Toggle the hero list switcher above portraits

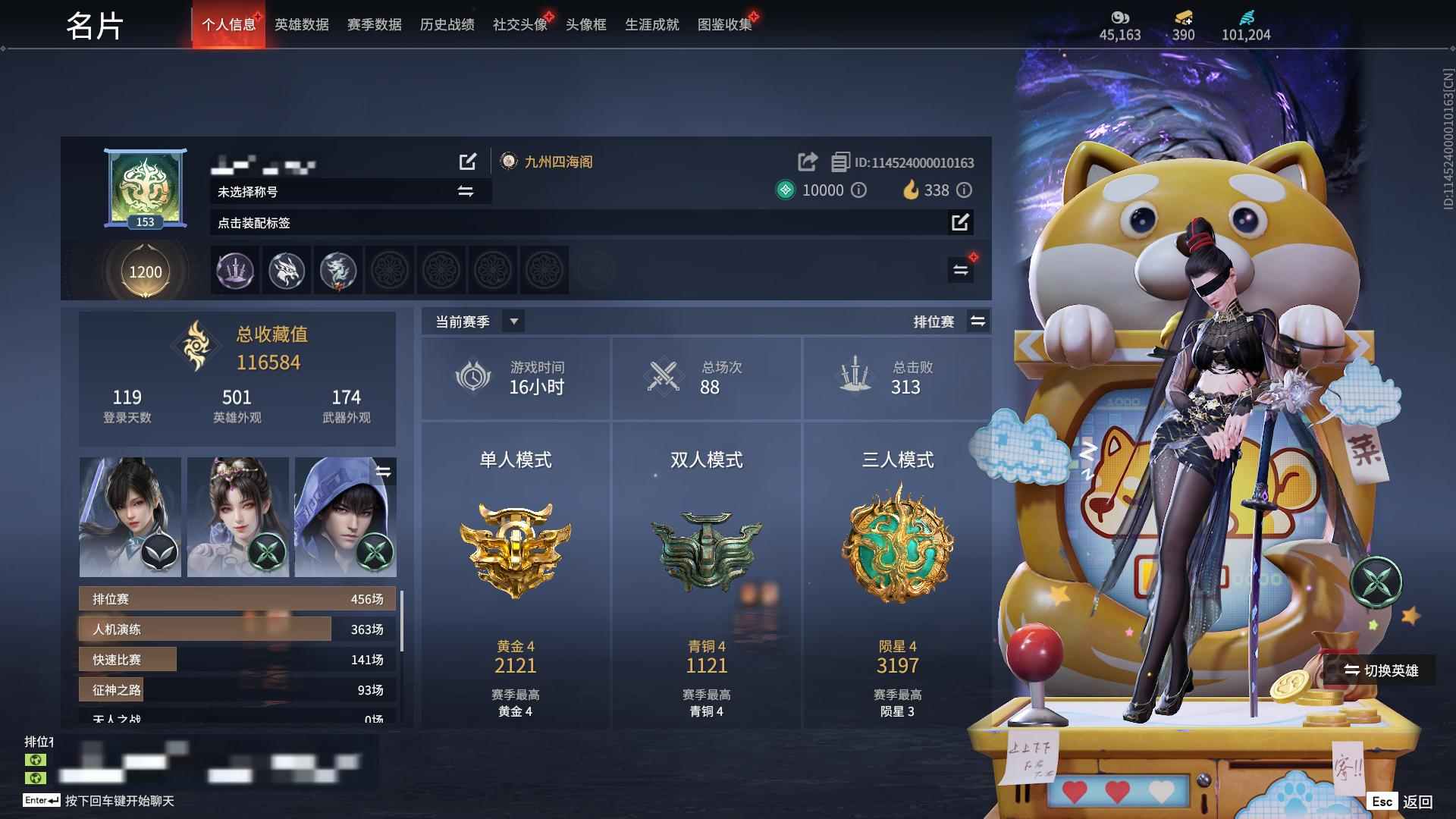384,472
